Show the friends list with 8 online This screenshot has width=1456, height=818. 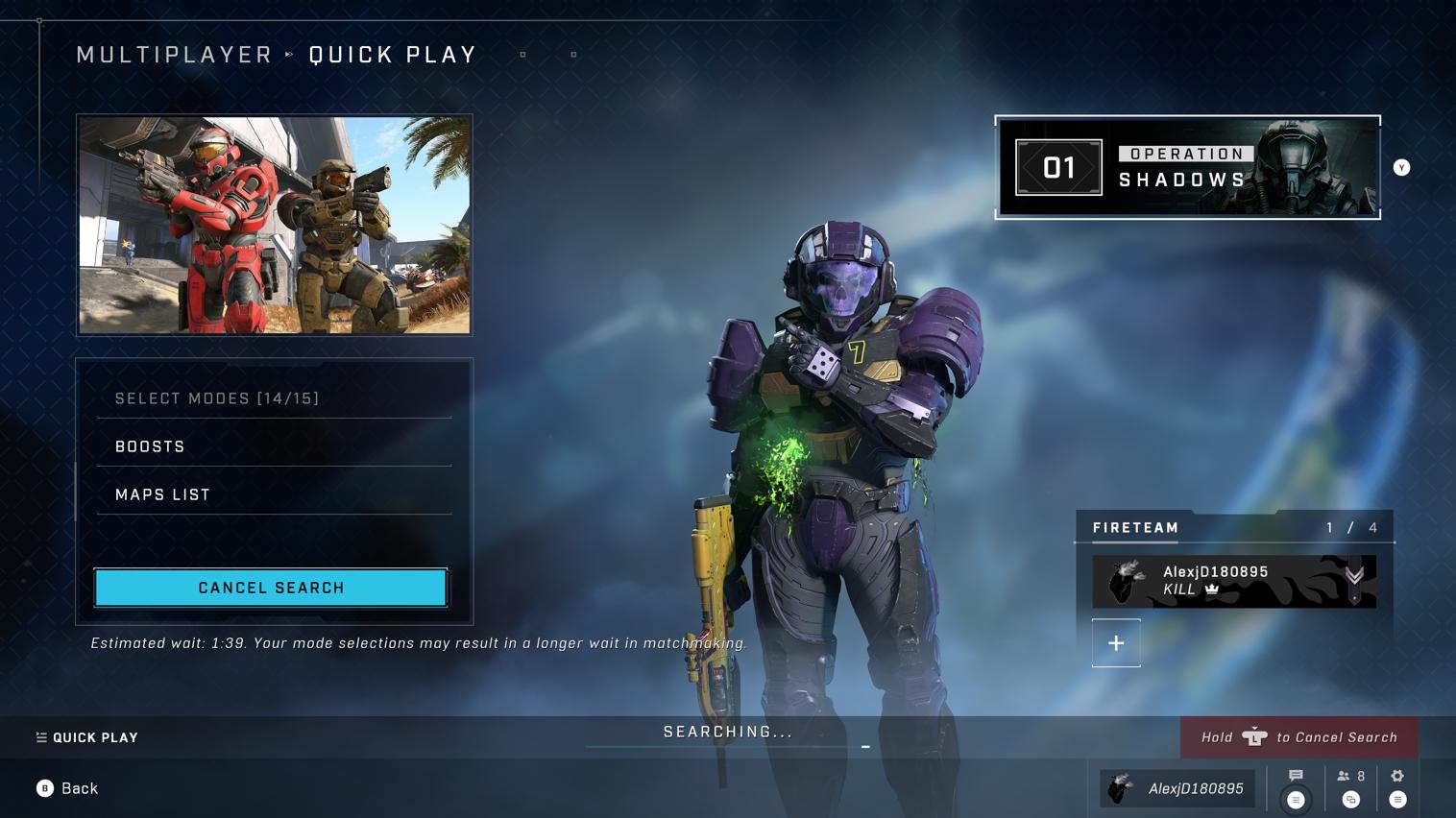click(1351, 777)
